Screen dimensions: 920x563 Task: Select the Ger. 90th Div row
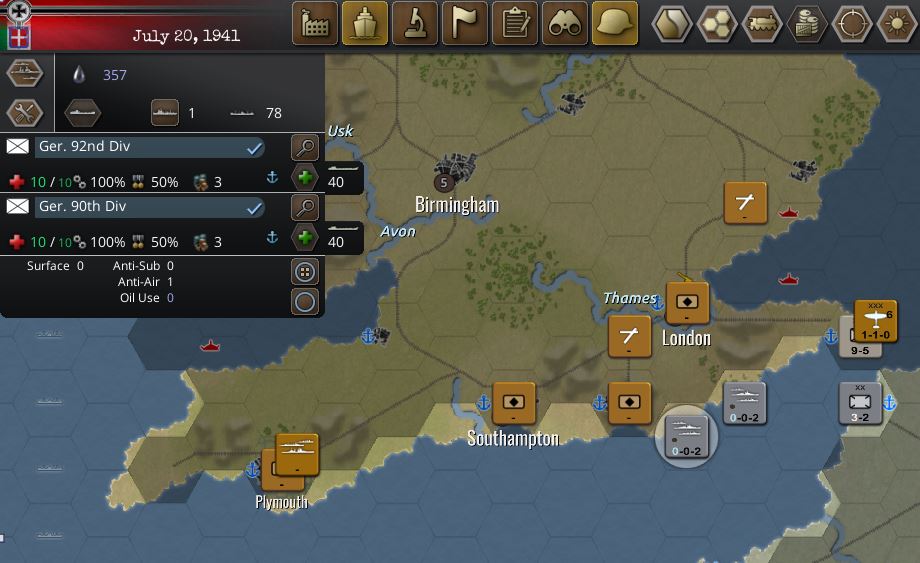point(150,207)
